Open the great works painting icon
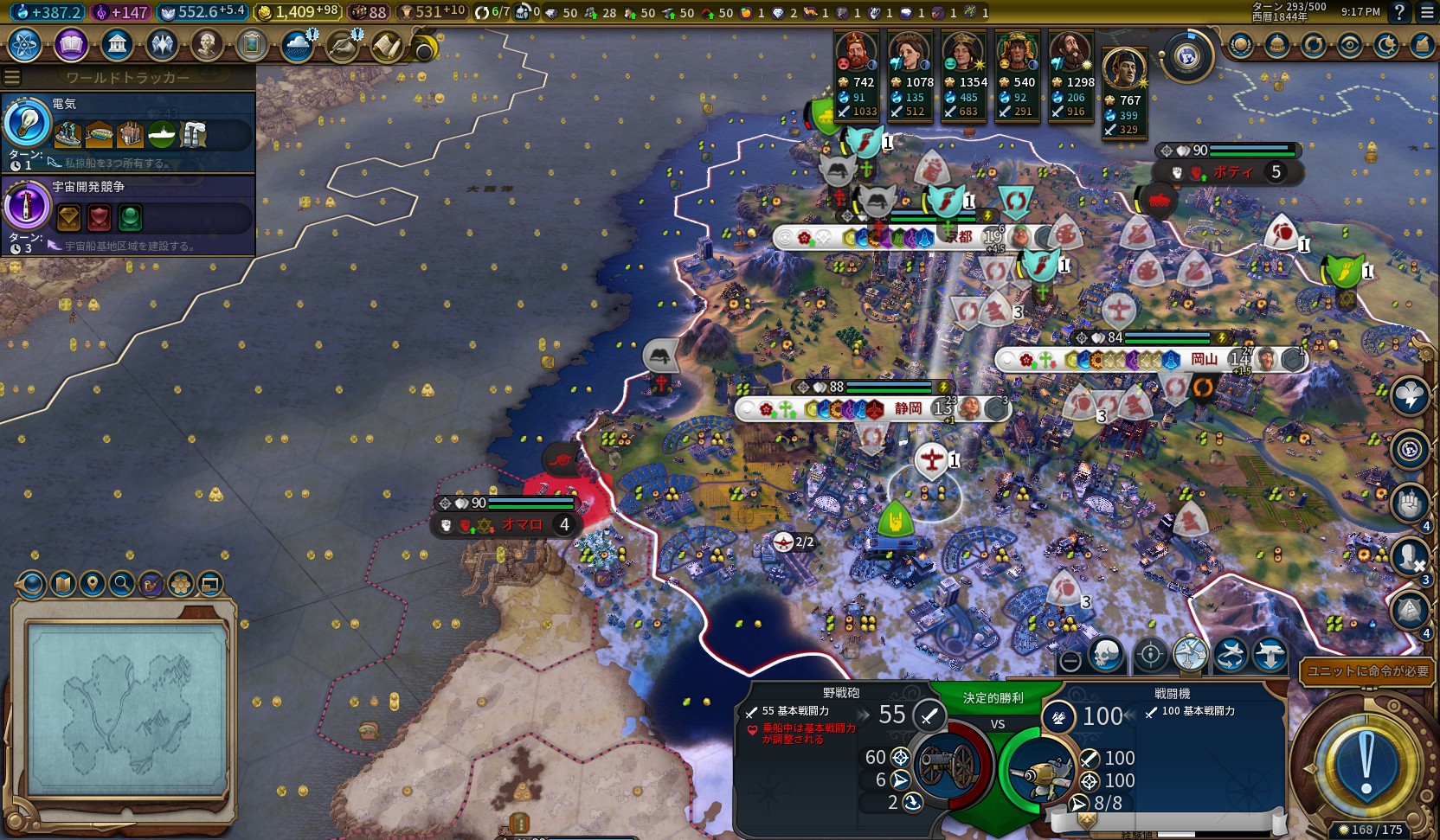 (252, 44)
